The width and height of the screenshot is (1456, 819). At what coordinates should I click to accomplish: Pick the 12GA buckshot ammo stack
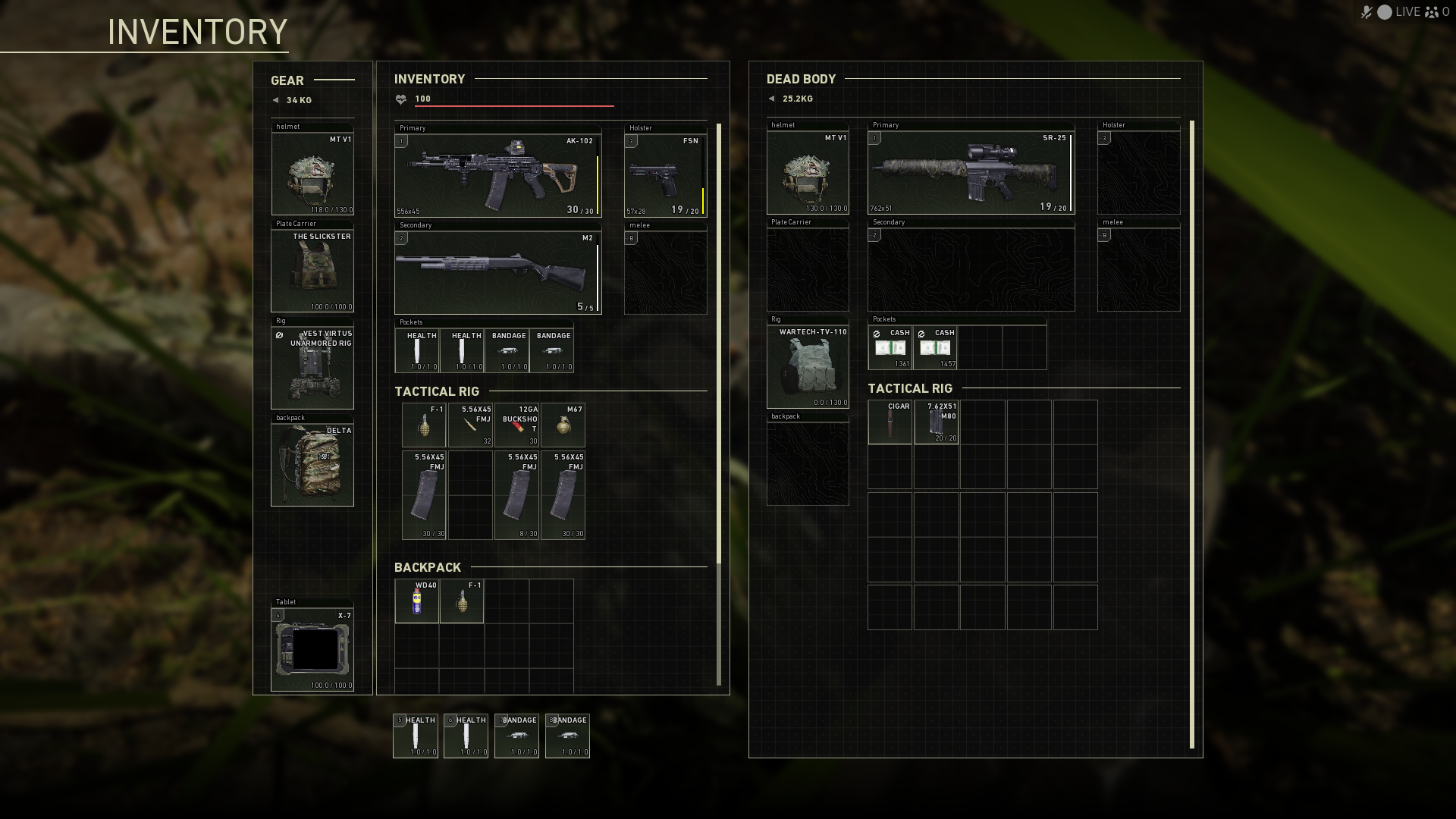[516, 425]
